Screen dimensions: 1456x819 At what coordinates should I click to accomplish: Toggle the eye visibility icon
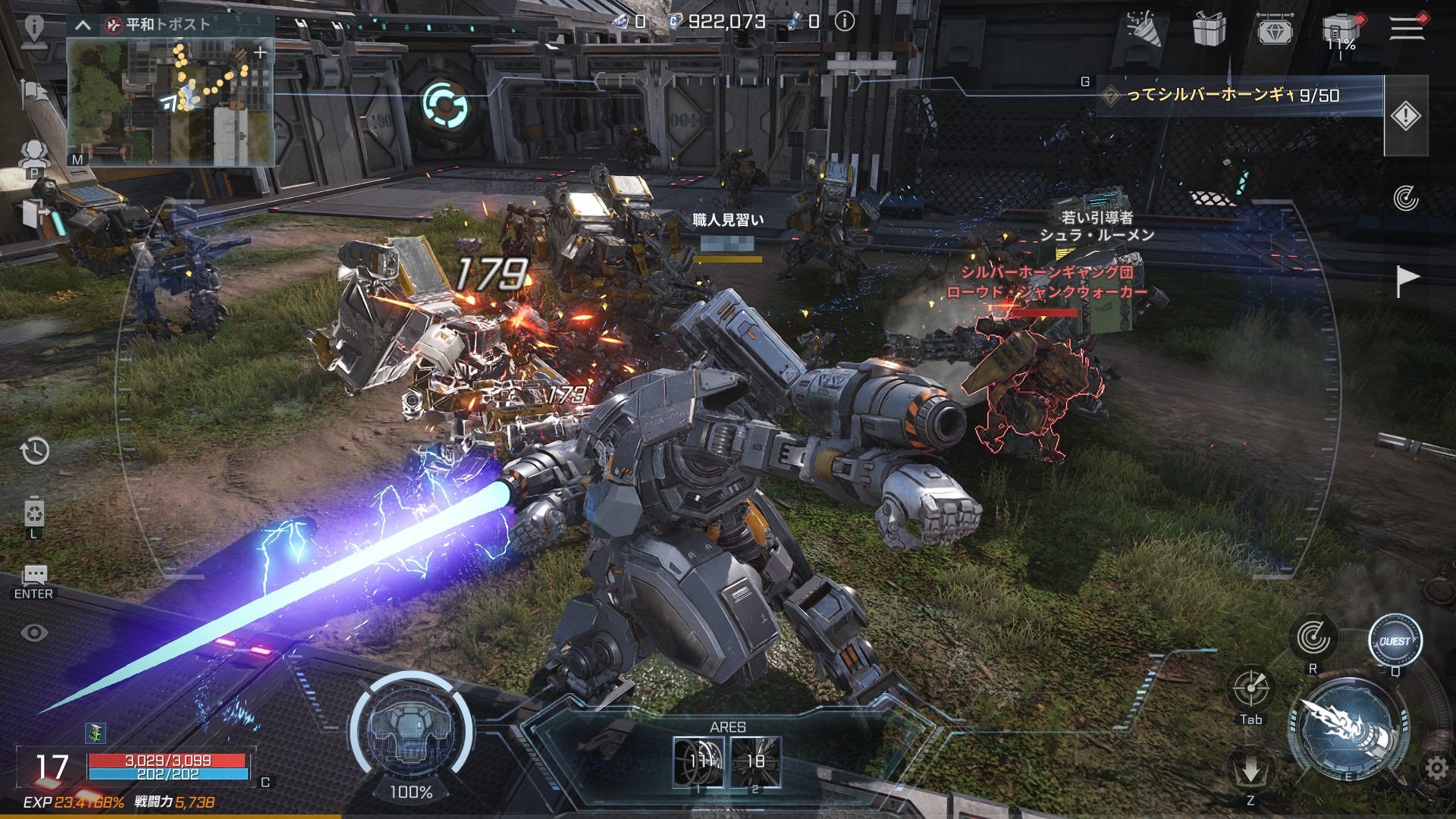(x=34, y=632)
